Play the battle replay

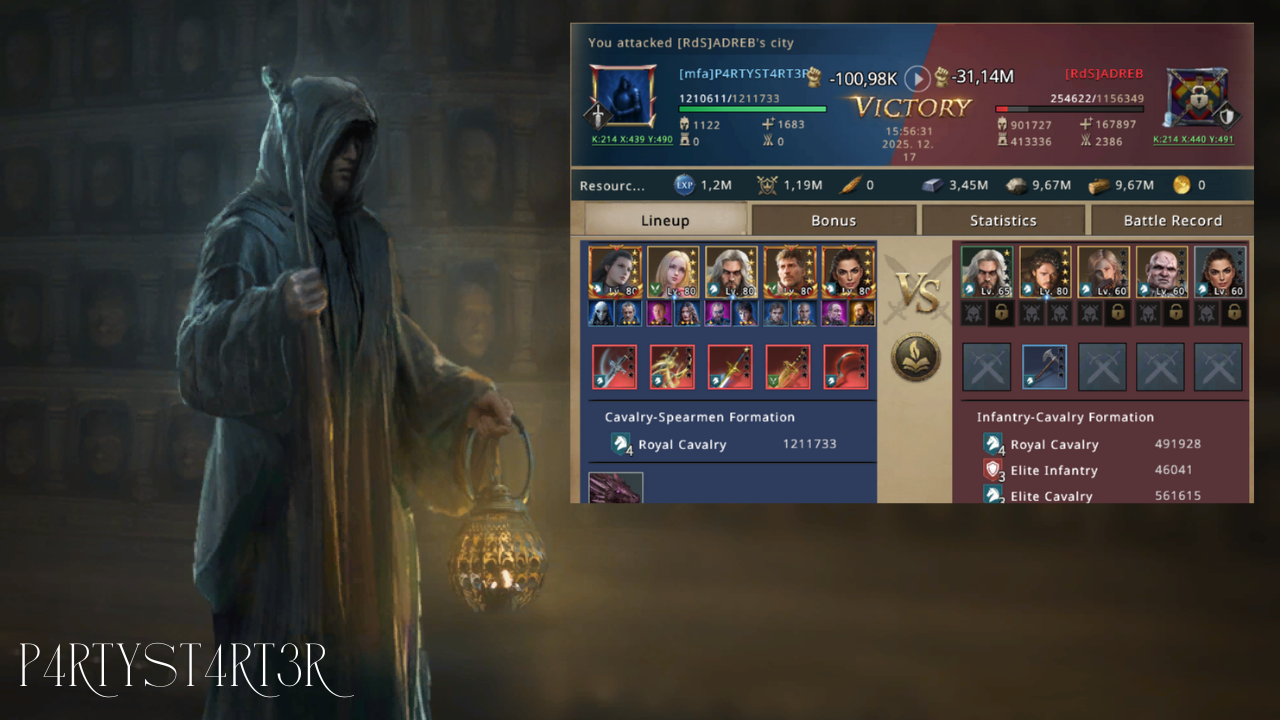coord(917,78)
